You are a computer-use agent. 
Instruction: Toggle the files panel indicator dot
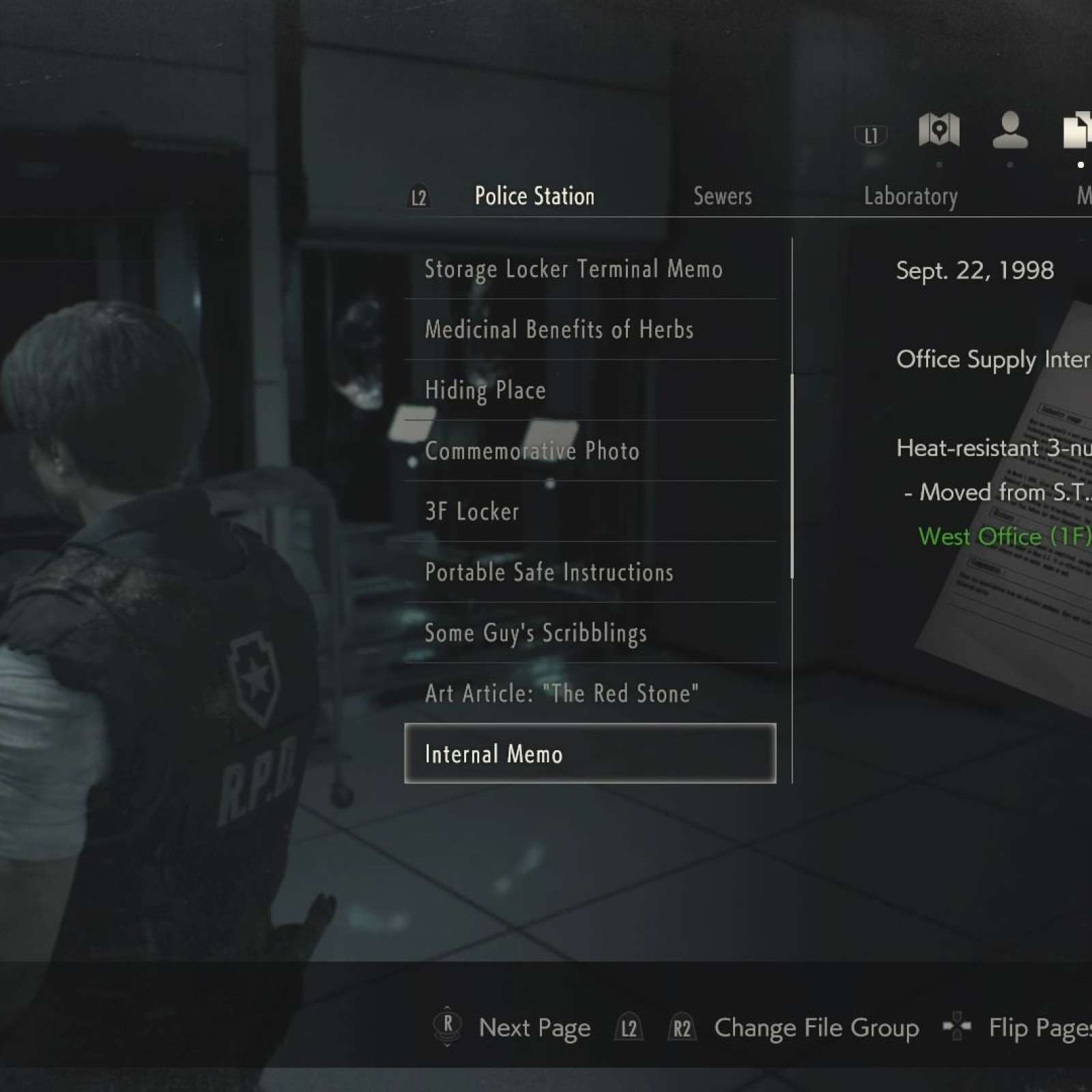click(x=1080, y=164)
